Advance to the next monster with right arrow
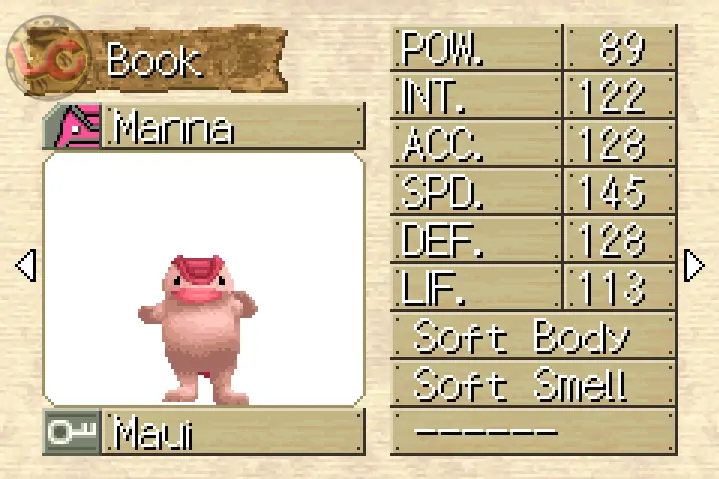The width and height of the screenshot is (719, 479). [x=694, y=265]
